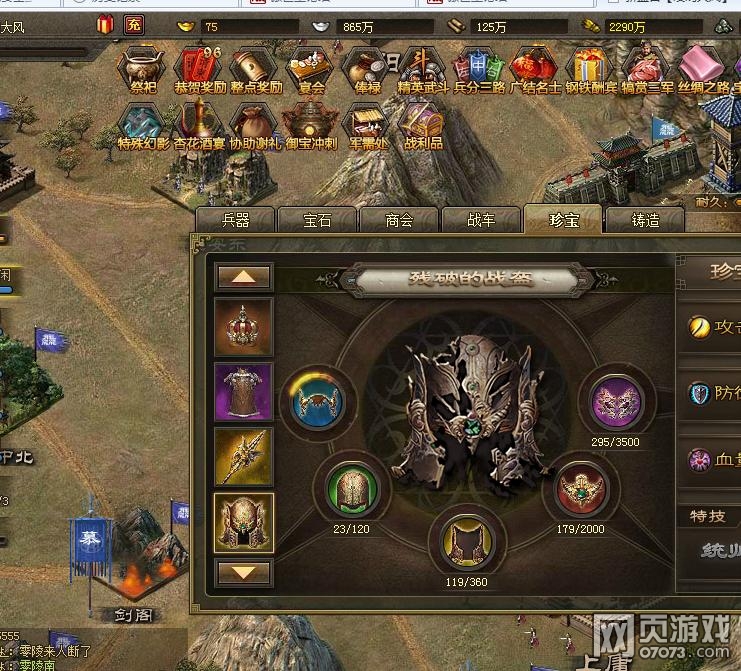Switch to the 商会 guild tab
Image resolution: width=741 pixels, height=671 pixels.
pyautogui.click(x=399, y=220)
